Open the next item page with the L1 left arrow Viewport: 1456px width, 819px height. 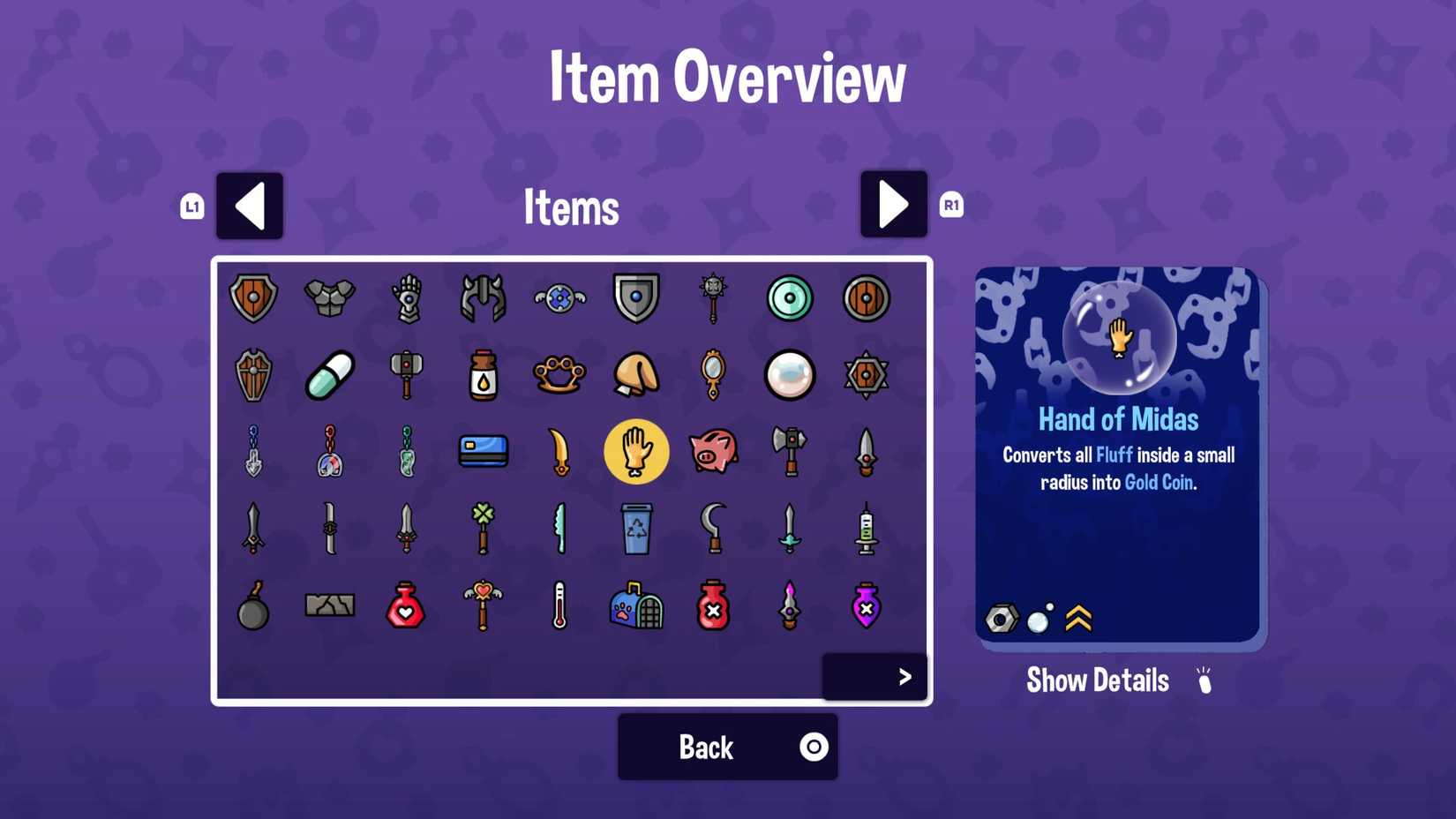tap(250, 206)
